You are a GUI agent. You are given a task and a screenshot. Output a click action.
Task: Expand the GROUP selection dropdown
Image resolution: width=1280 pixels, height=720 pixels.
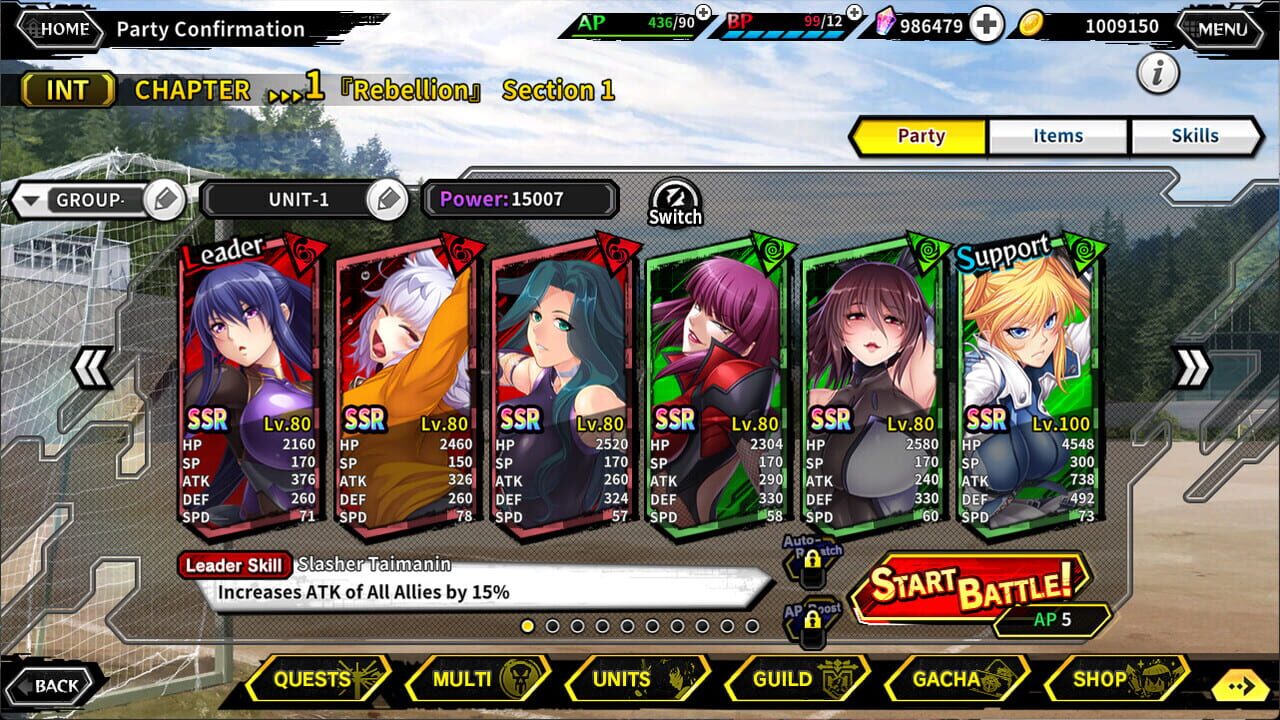(33, 199)
